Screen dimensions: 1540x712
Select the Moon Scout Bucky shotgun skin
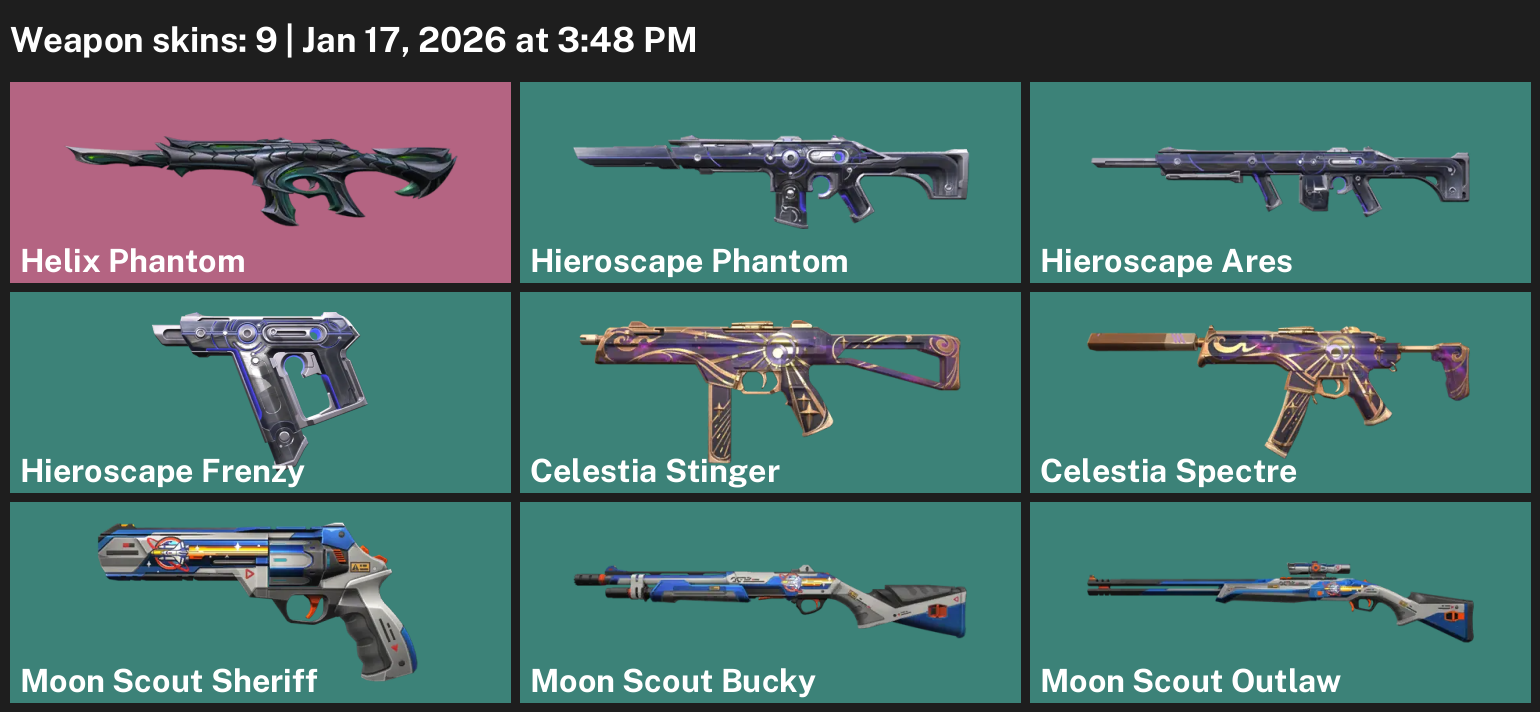770,602
